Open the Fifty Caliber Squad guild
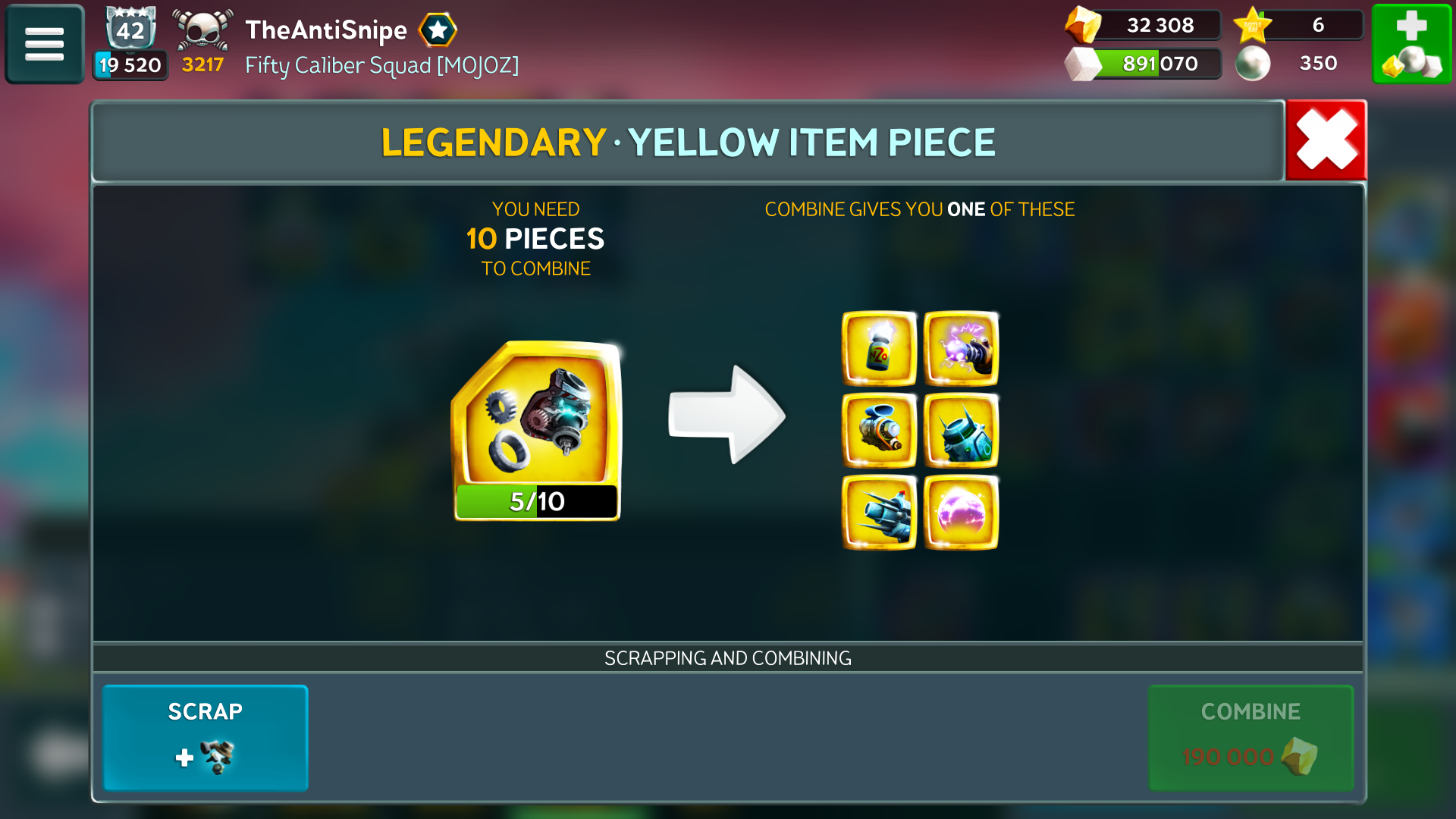This screenshot has width=1456, height=819. point(381,66)
